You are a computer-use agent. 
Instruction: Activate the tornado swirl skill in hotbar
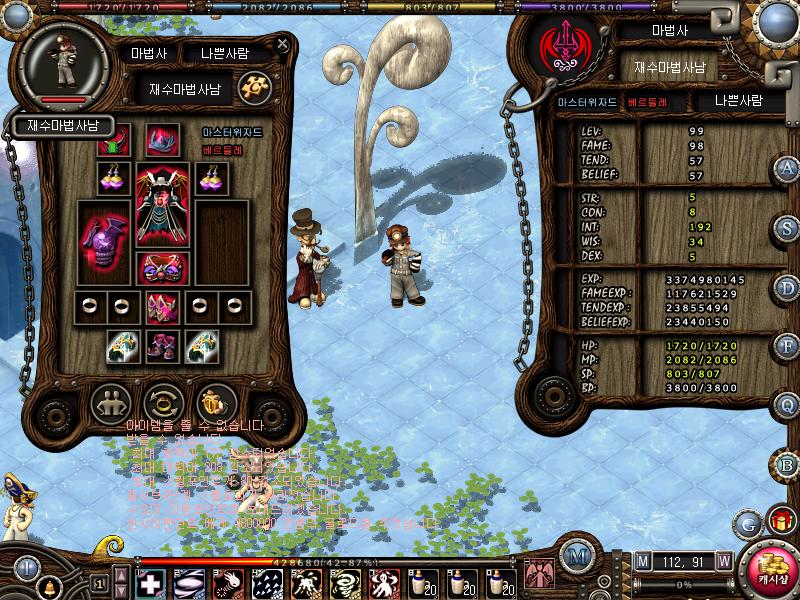[342, 582]
